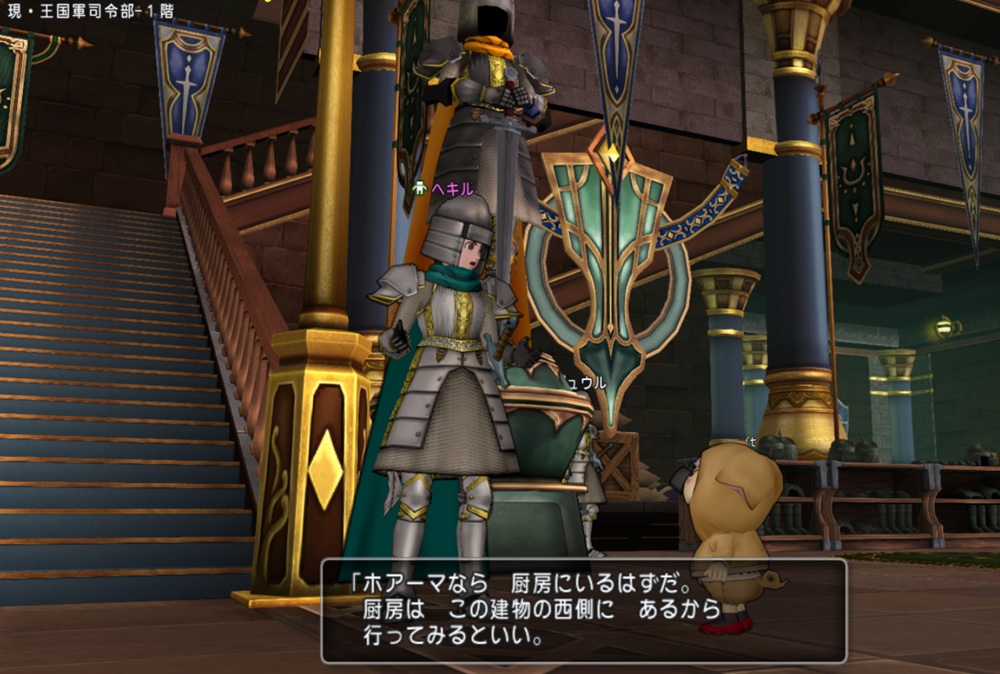Click the dialogue box to continue Hekiru's speech
1000x674 pixels.
(x=583, y=610)
